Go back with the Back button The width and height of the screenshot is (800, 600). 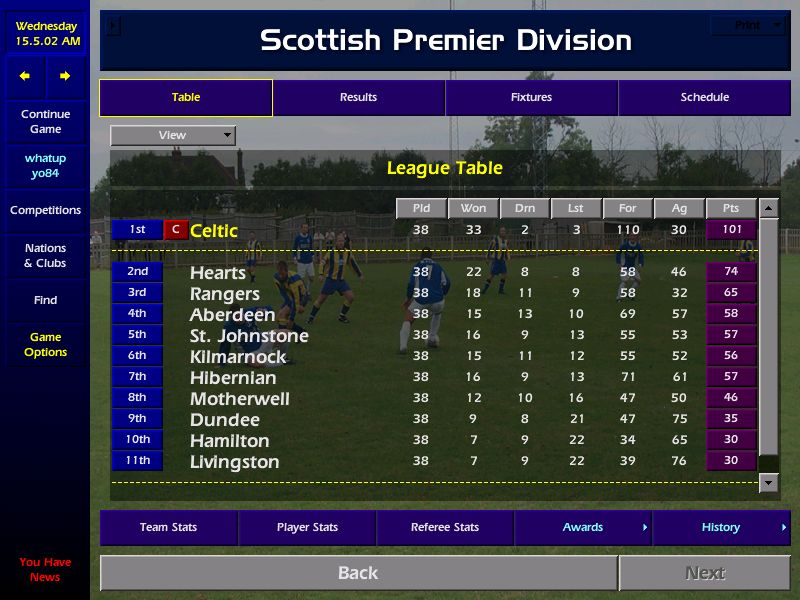(358, 573)
